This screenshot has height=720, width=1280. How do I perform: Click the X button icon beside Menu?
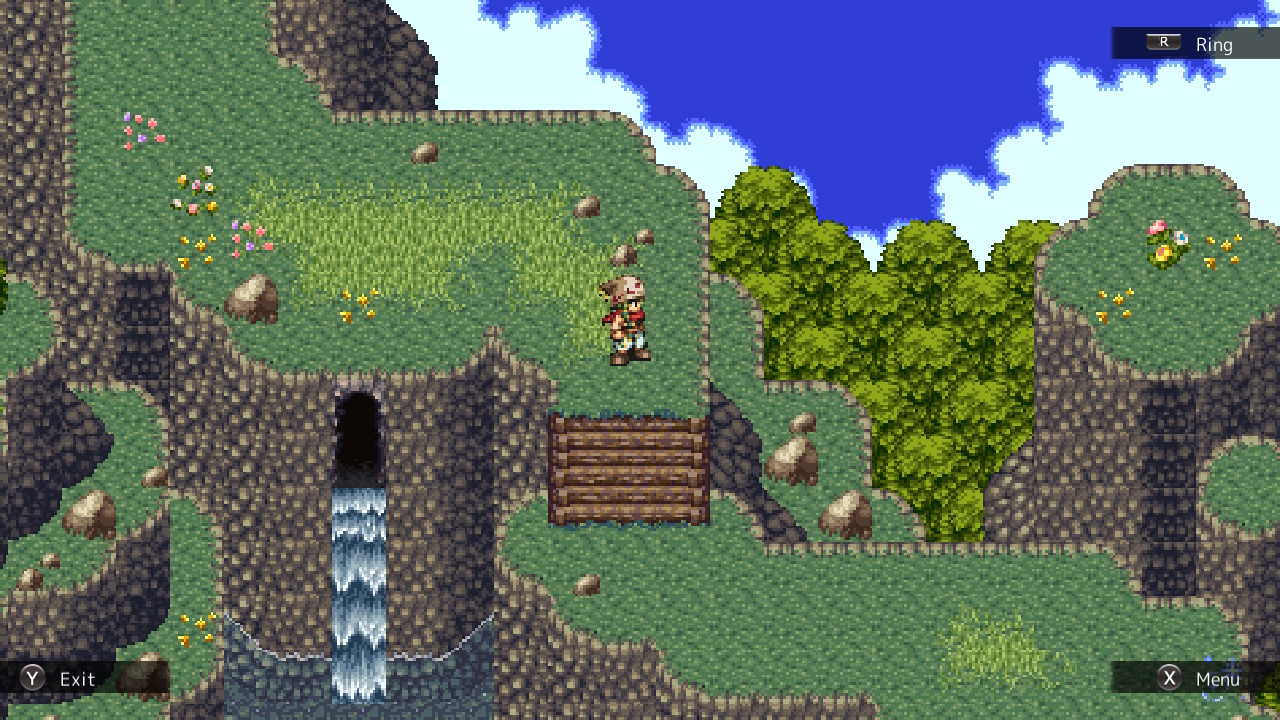point(1170,678)
